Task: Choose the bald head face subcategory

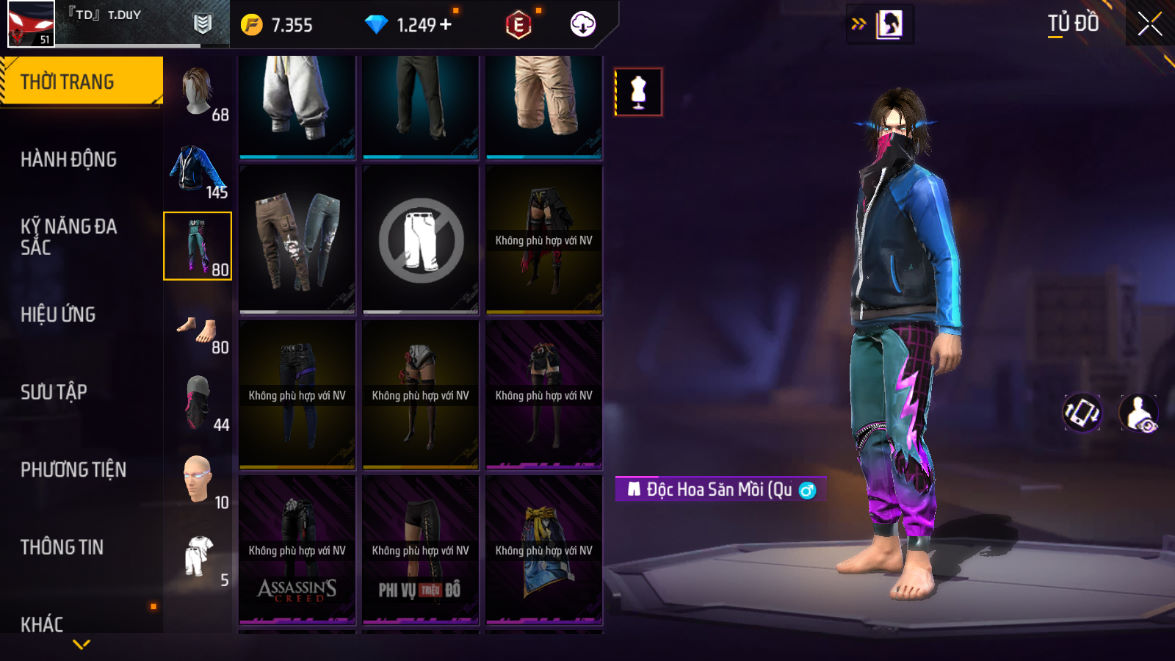Action: coord(197,480)
